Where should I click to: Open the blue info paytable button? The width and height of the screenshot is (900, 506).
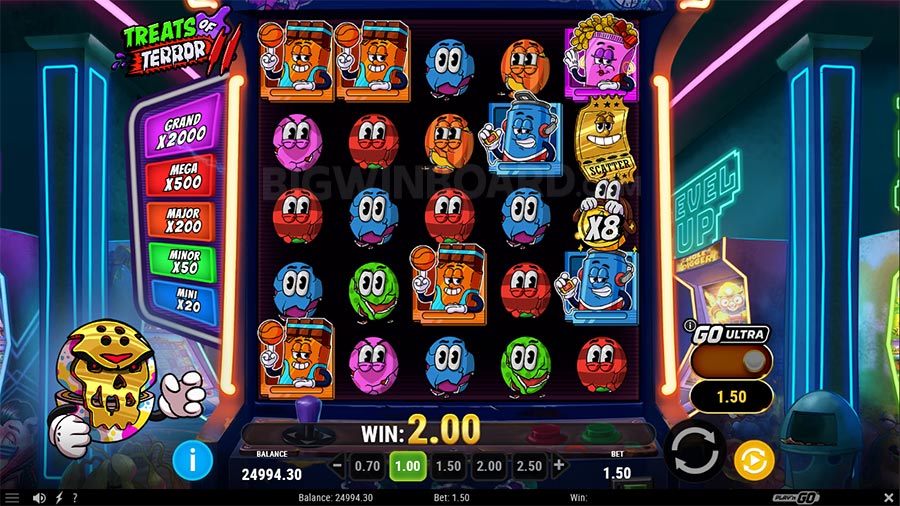pos(194,460)
